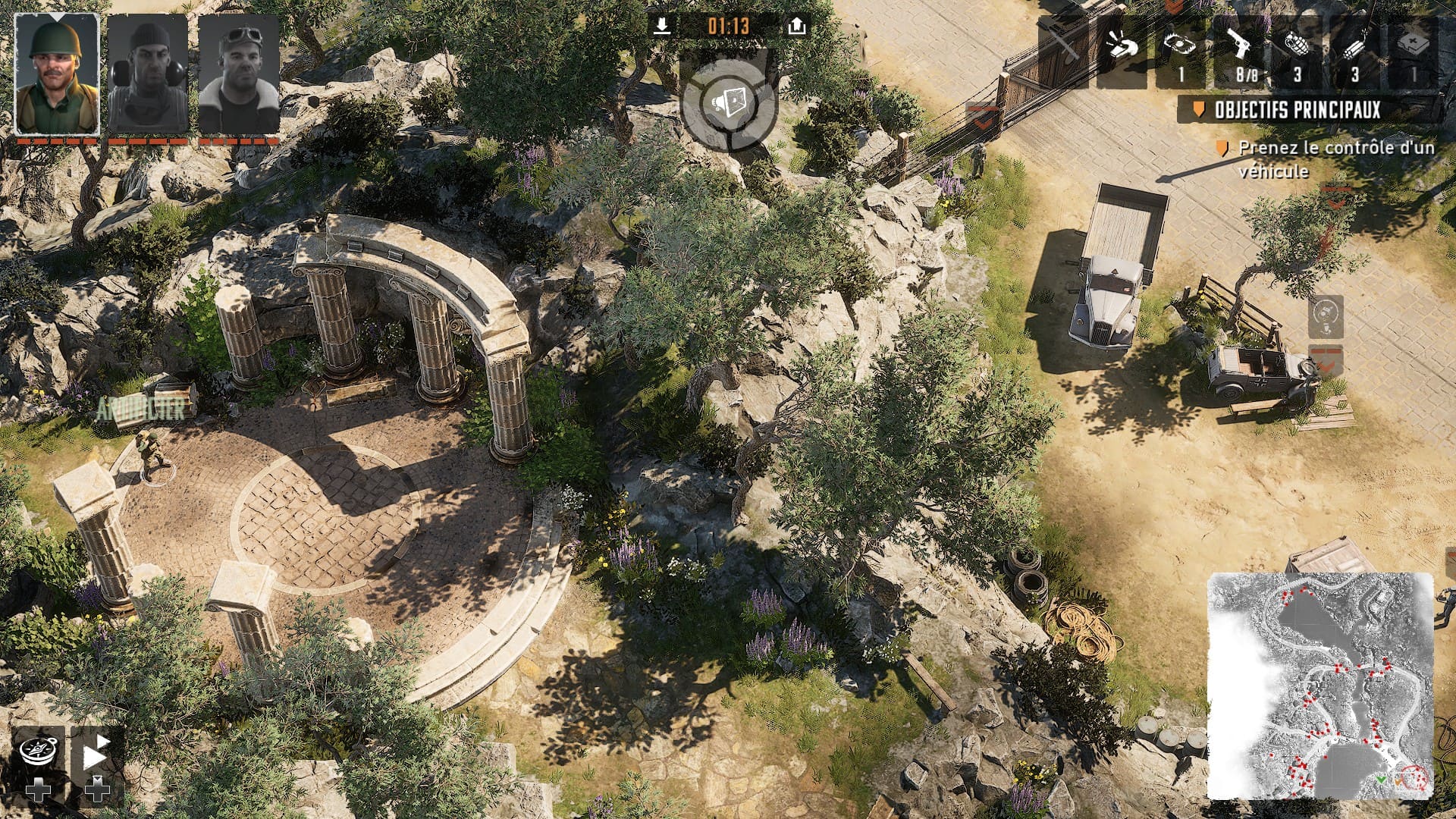Select the hand grenade slot
1456x819 pixels.
[1297, 49]
